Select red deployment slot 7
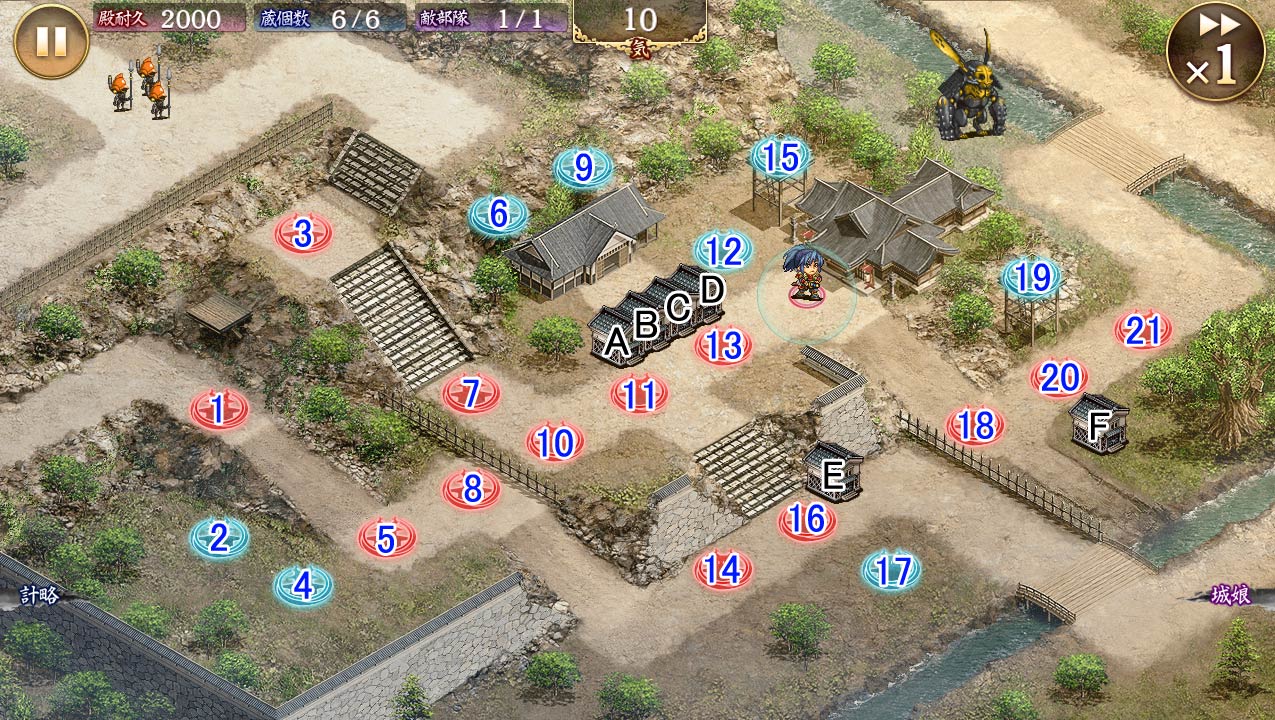Image resolution: width=1275 pixels, height=720 pixels. pyautogui.click(x=471, y=393)
